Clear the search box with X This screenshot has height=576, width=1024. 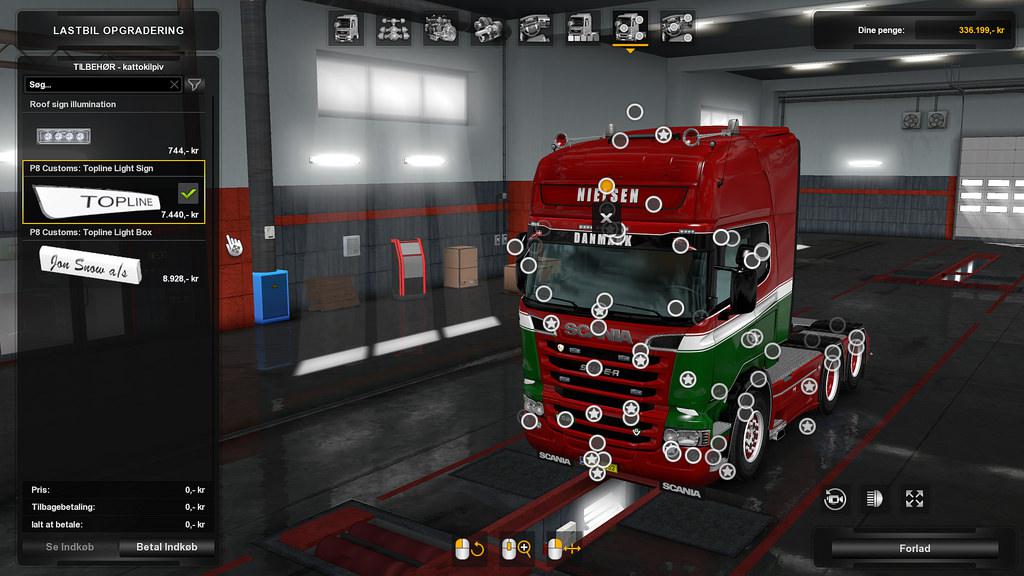click(174, 85)
